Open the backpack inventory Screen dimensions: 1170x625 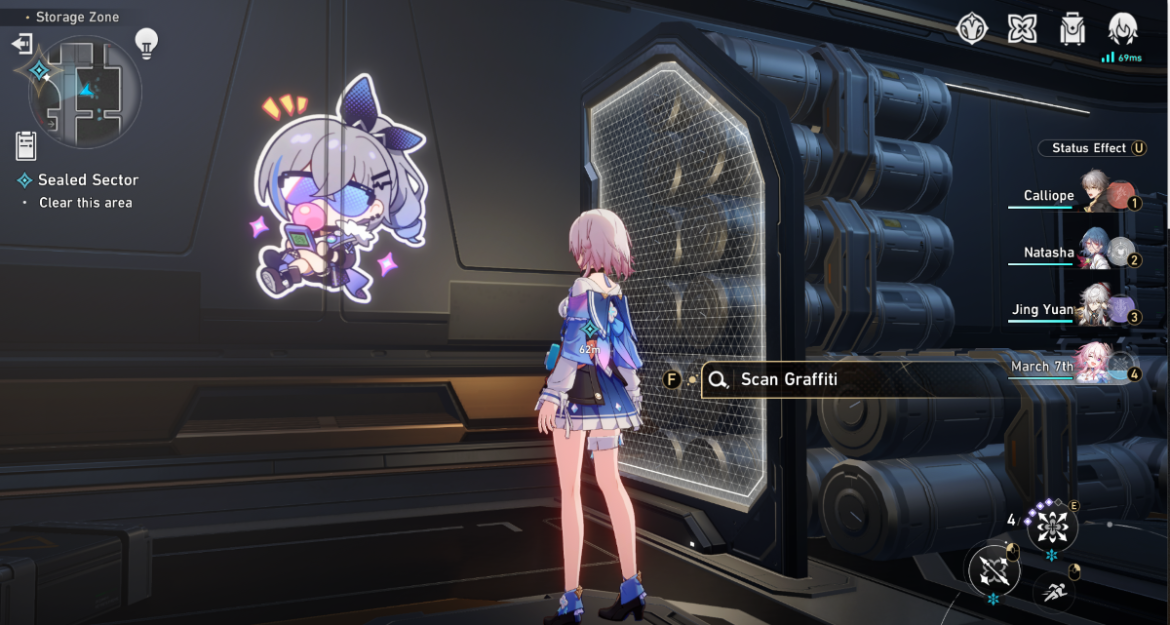(1073, 28)
